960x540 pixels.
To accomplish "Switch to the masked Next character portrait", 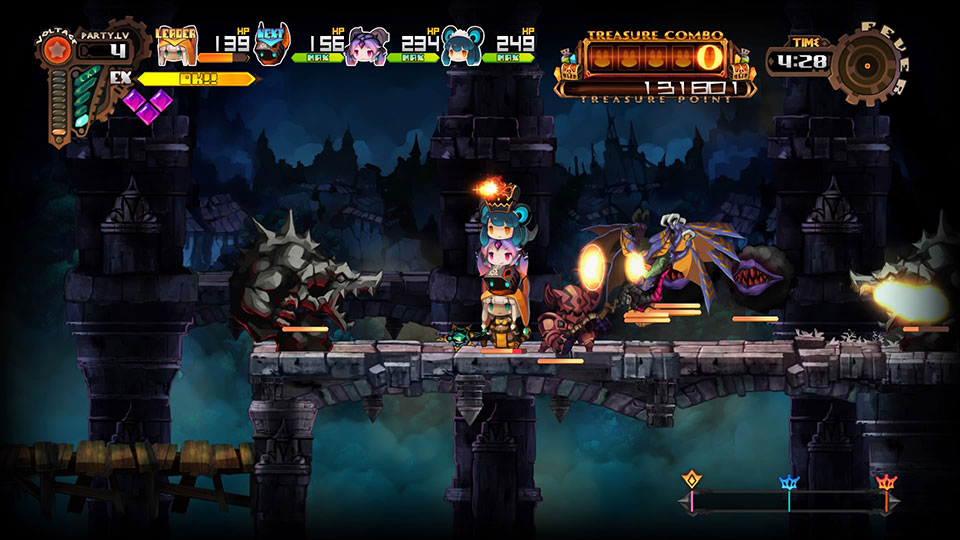I will [271, 46].
